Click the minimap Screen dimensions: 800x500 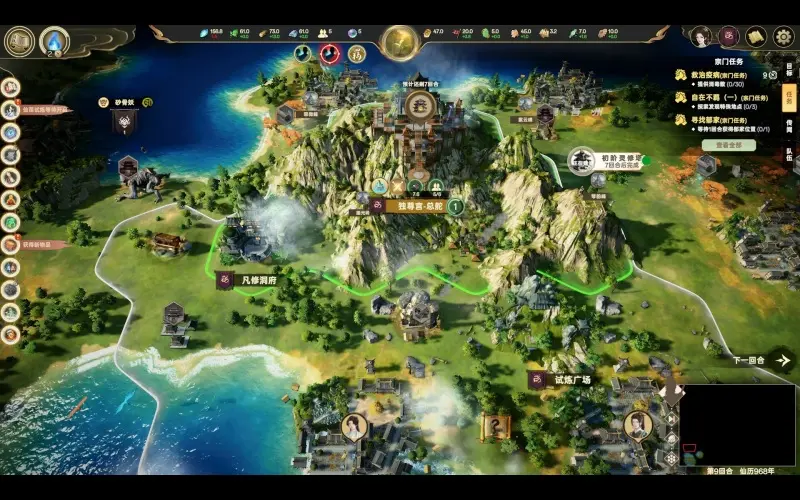pos(736,424)
